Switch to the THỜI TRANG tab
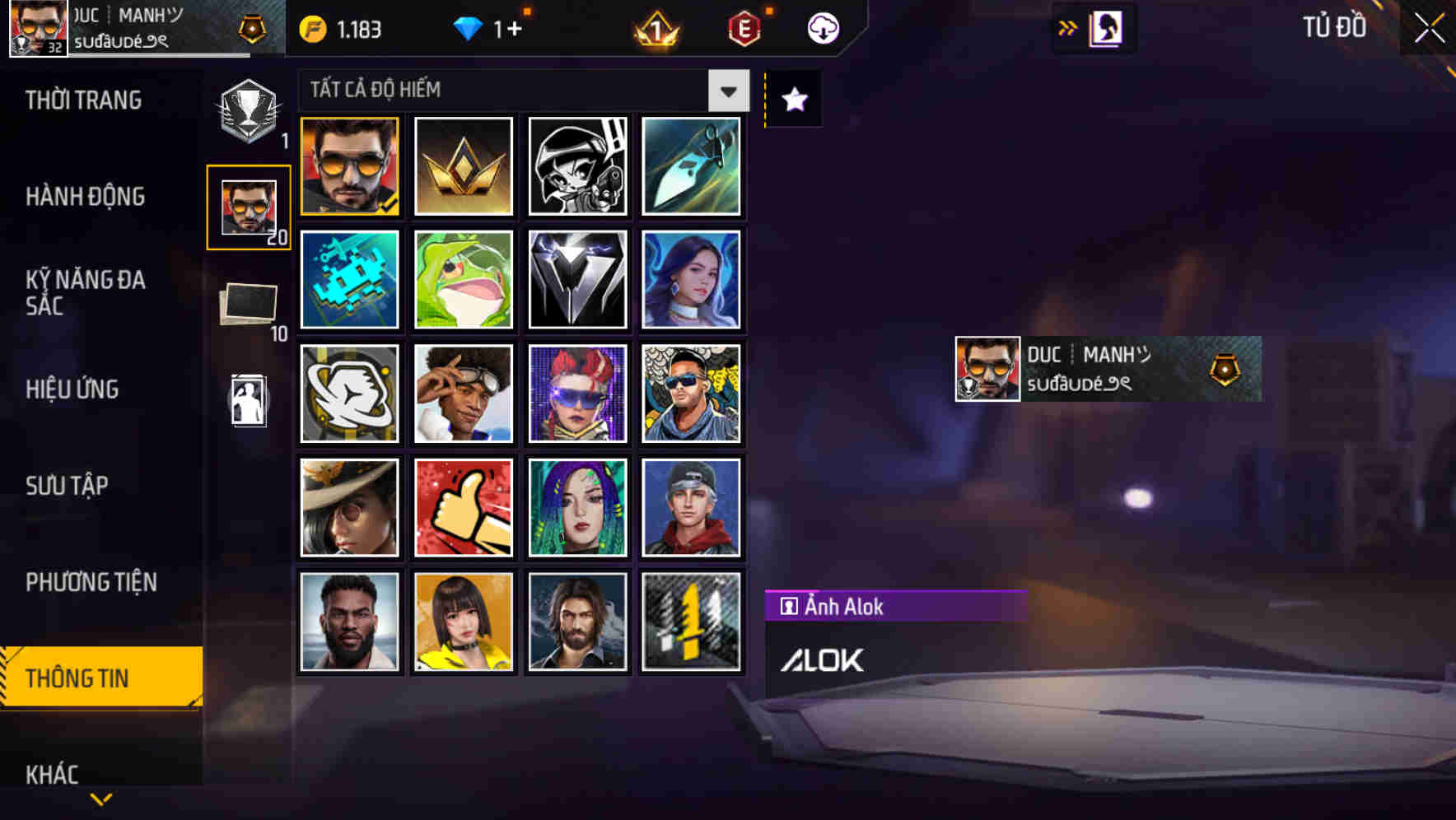 point(82,100)
